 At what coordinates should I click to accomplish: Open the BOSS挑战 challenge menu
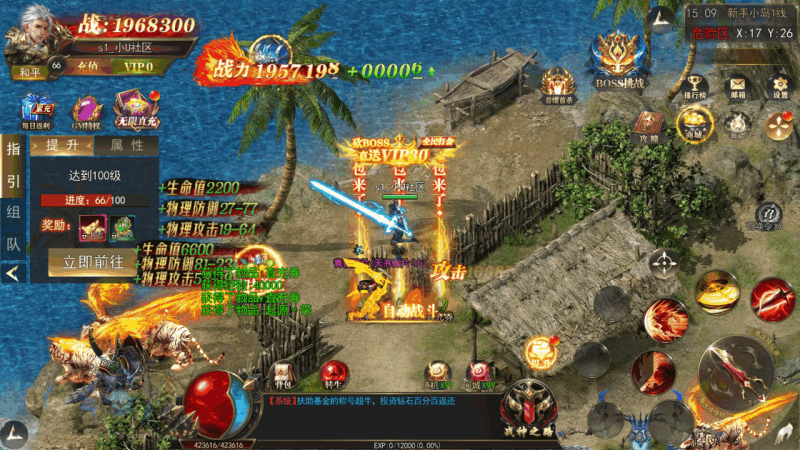(616, 60)
